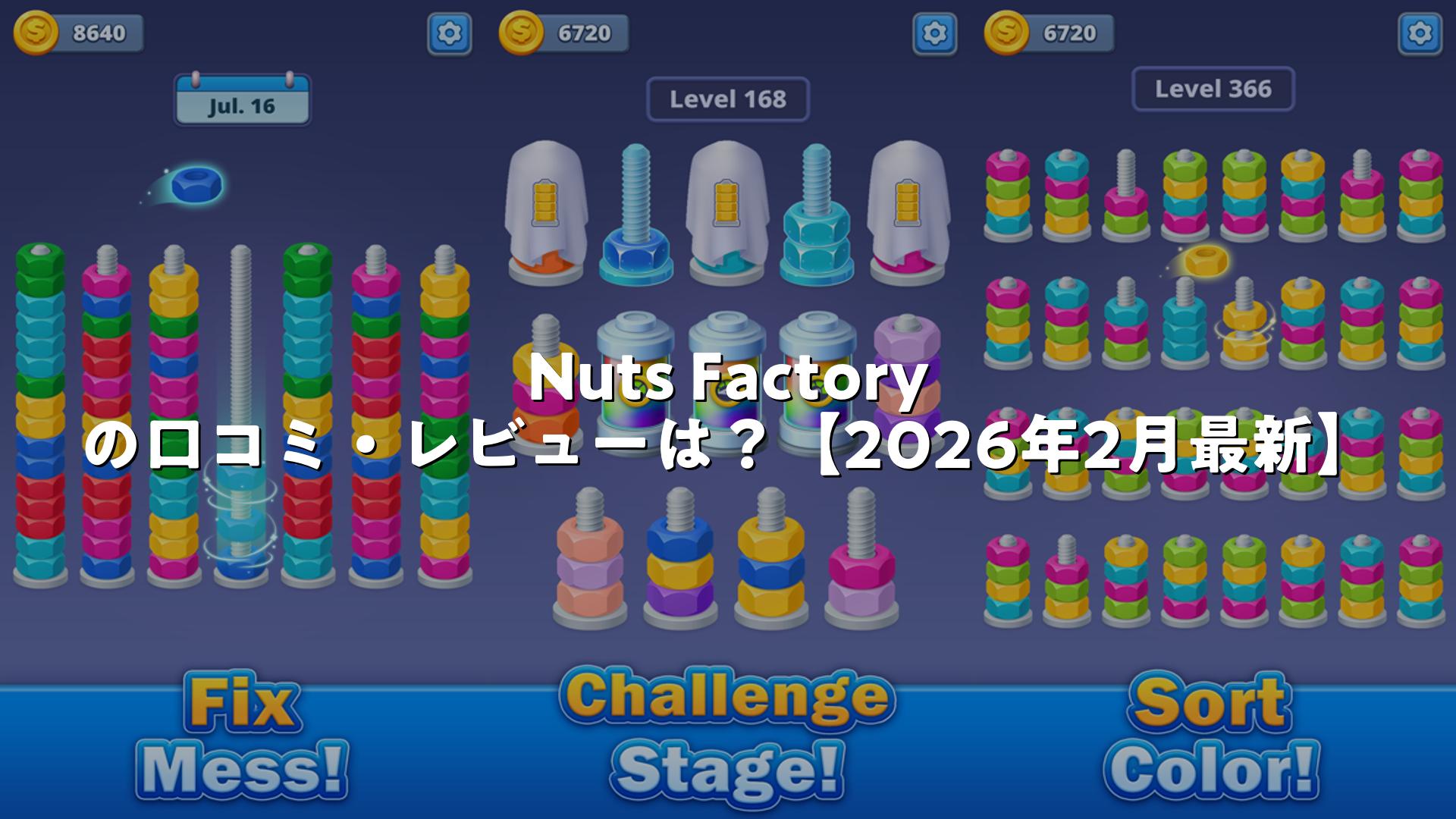The height and width of the screenshot is (819, 1456).
Task: Choose the bolt with peach and lavender nuts
Action: 590,561
